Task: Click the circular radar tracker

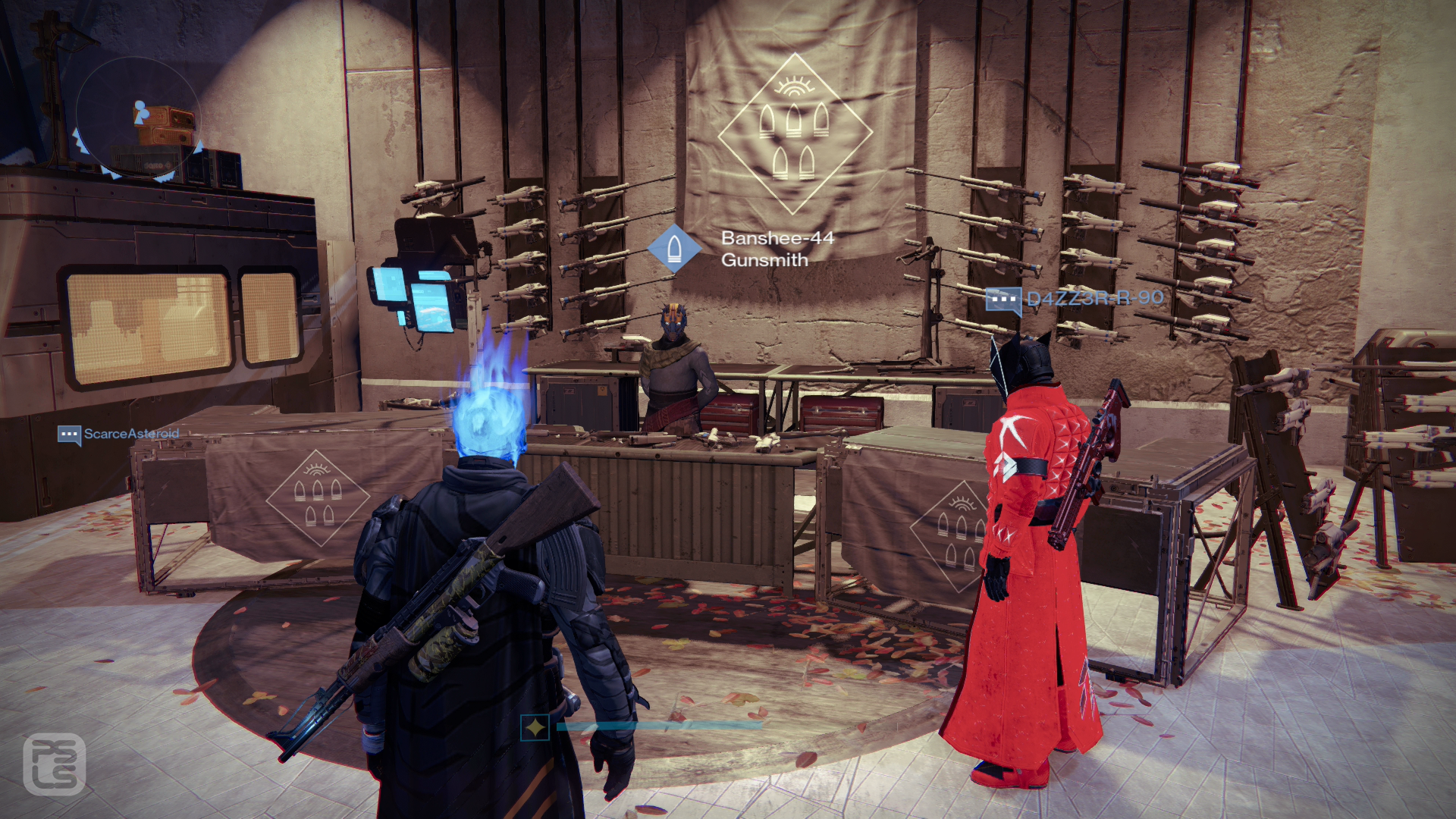Action: click(x=138, y=118)
